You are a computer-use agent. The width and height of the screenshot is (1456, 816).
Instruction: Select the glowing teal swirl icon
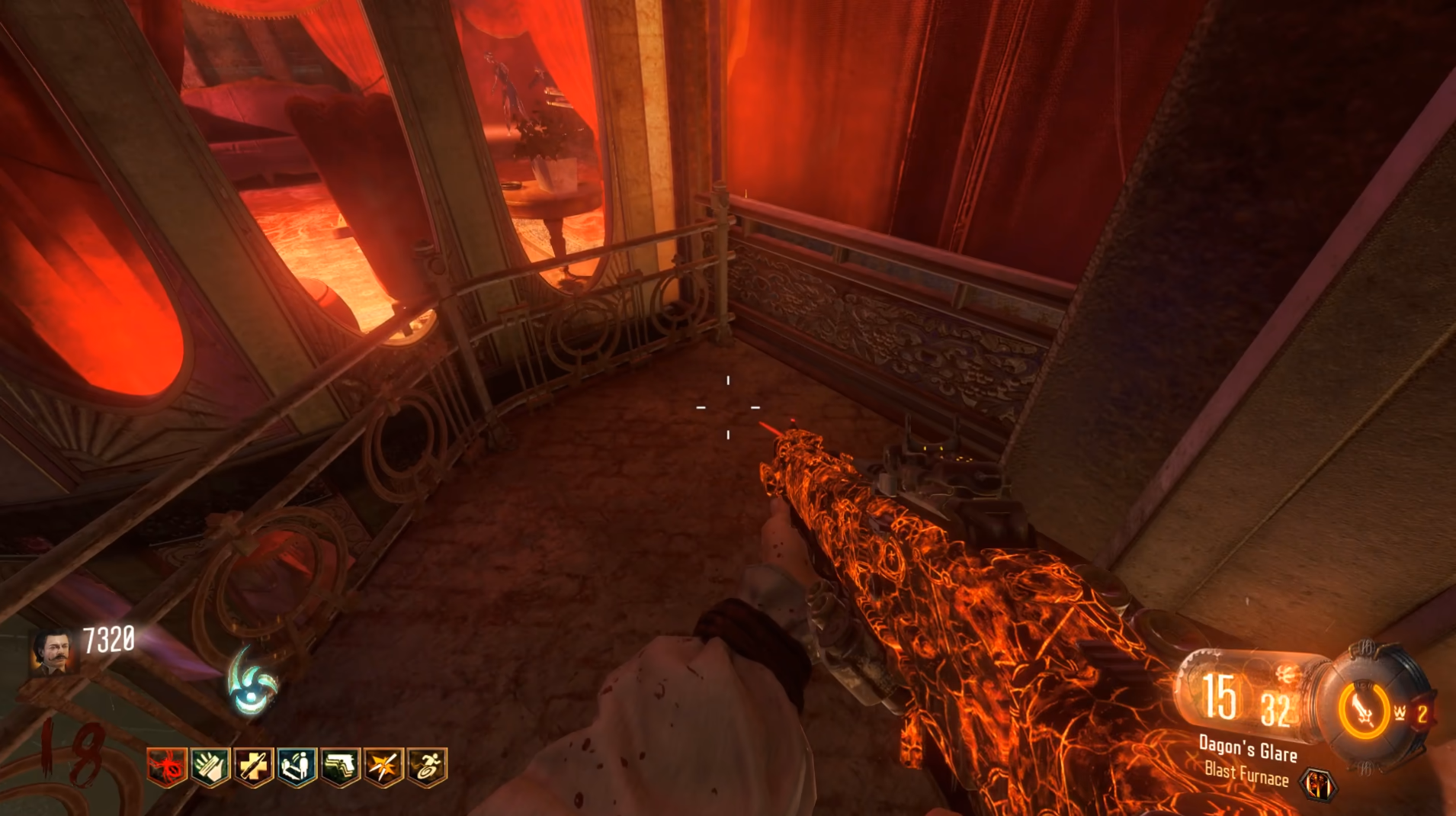253,681
